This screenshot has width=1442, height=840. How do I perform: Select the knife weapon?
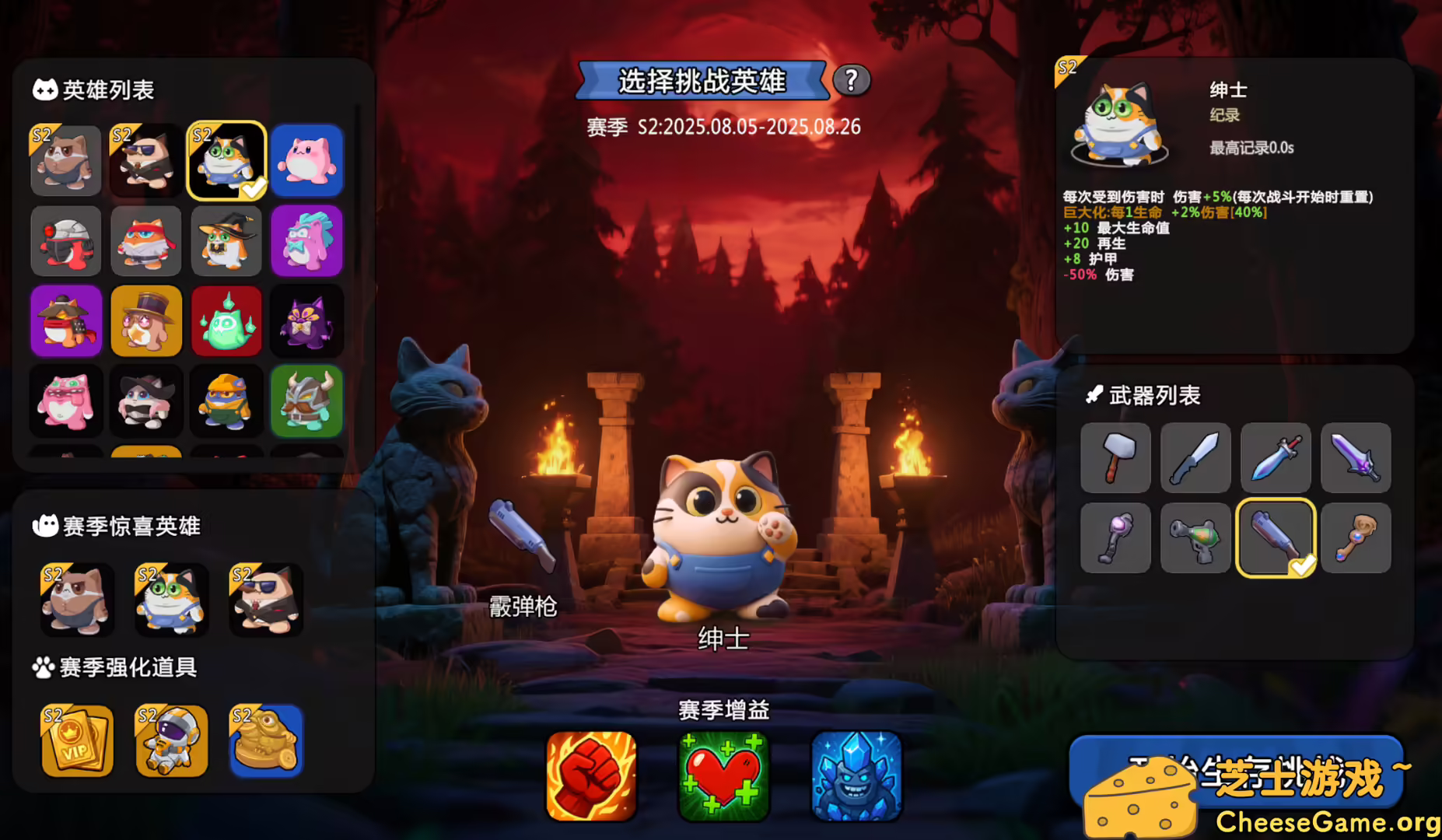tap(1195, 459)
